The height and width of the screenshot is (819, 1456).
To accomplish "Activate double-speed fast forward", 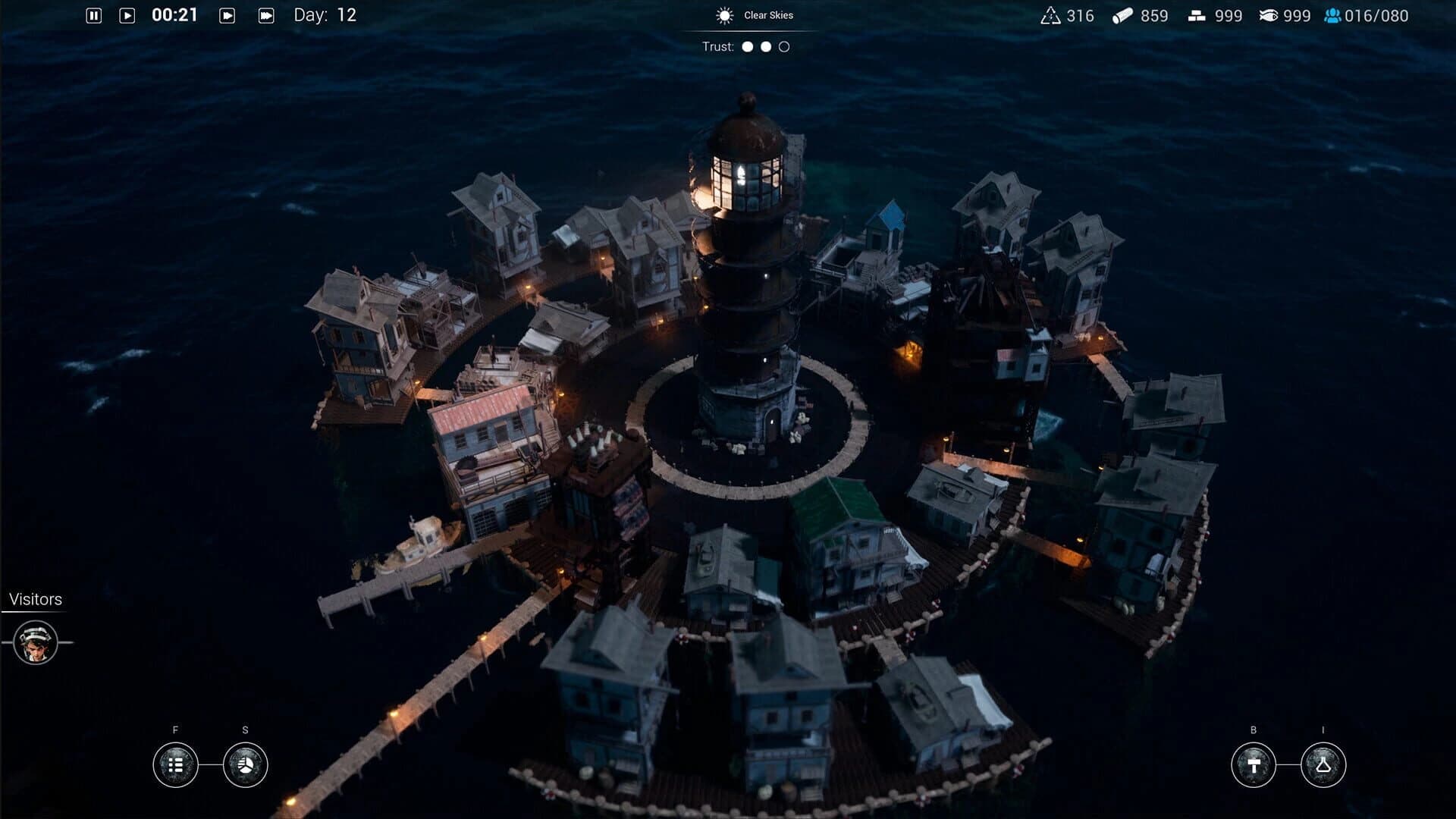I will [227, 14].
